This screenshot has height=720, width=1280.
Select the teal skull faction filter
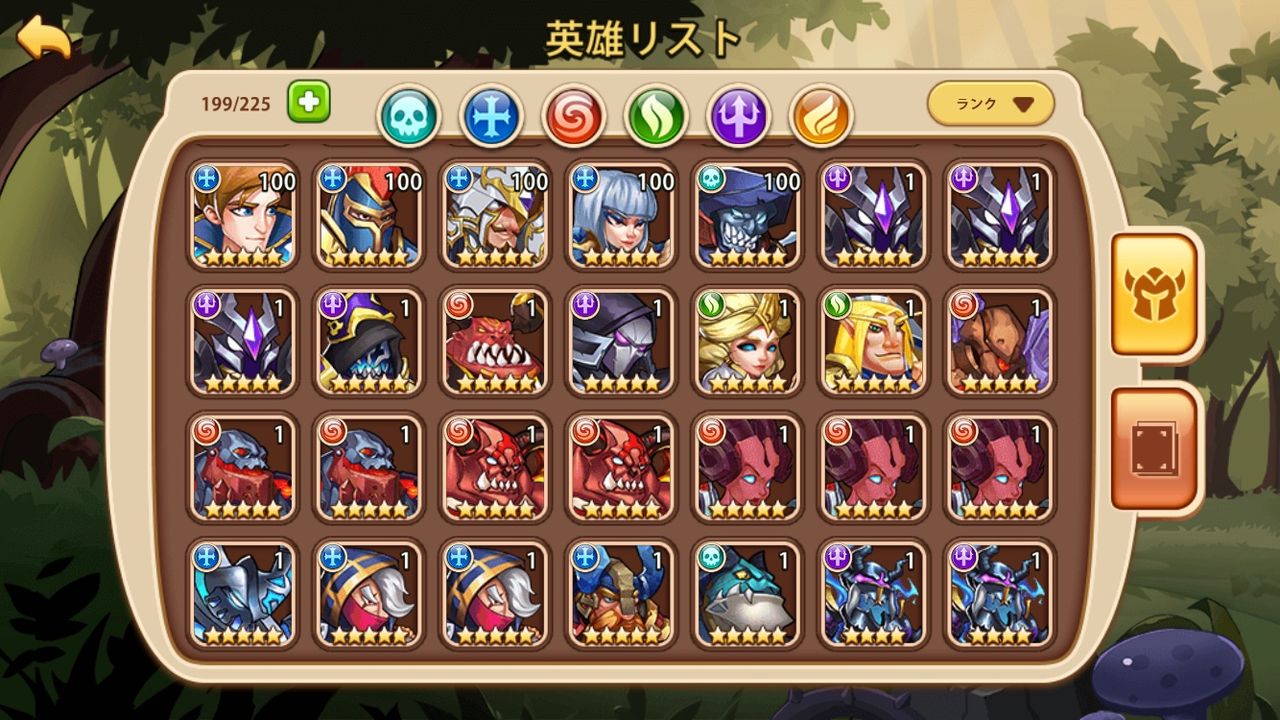410,113
